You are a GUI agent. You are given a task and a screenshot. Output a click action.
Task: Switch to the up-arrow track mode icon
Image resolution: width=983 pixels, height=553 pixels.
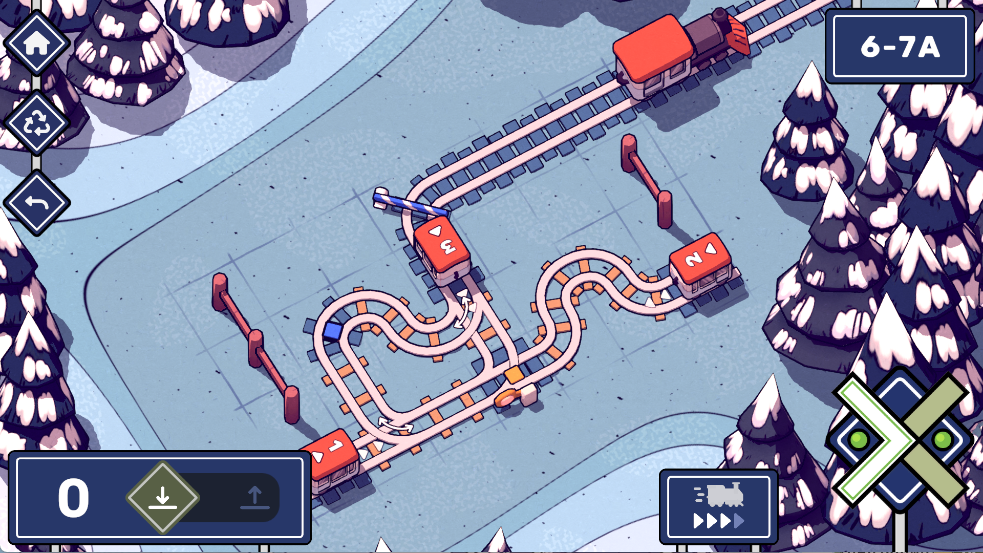(x=254, y=497)
